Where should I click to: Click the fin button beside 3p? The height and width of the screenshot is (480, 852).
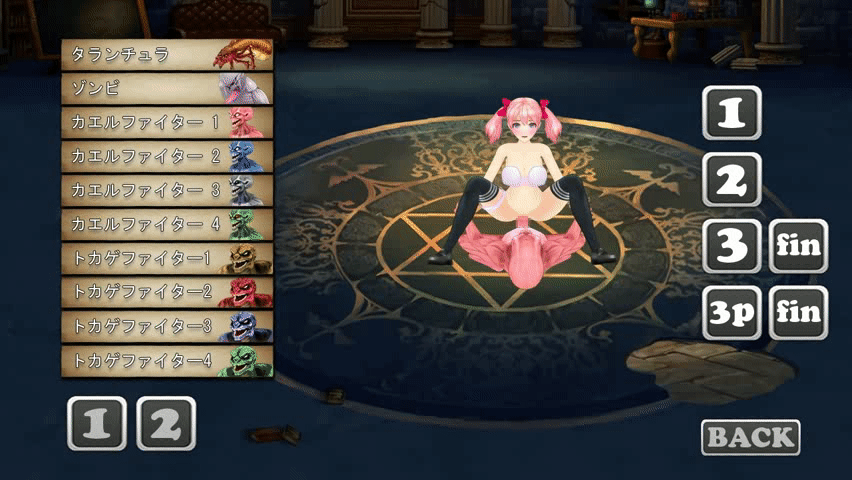coord(798,313)
